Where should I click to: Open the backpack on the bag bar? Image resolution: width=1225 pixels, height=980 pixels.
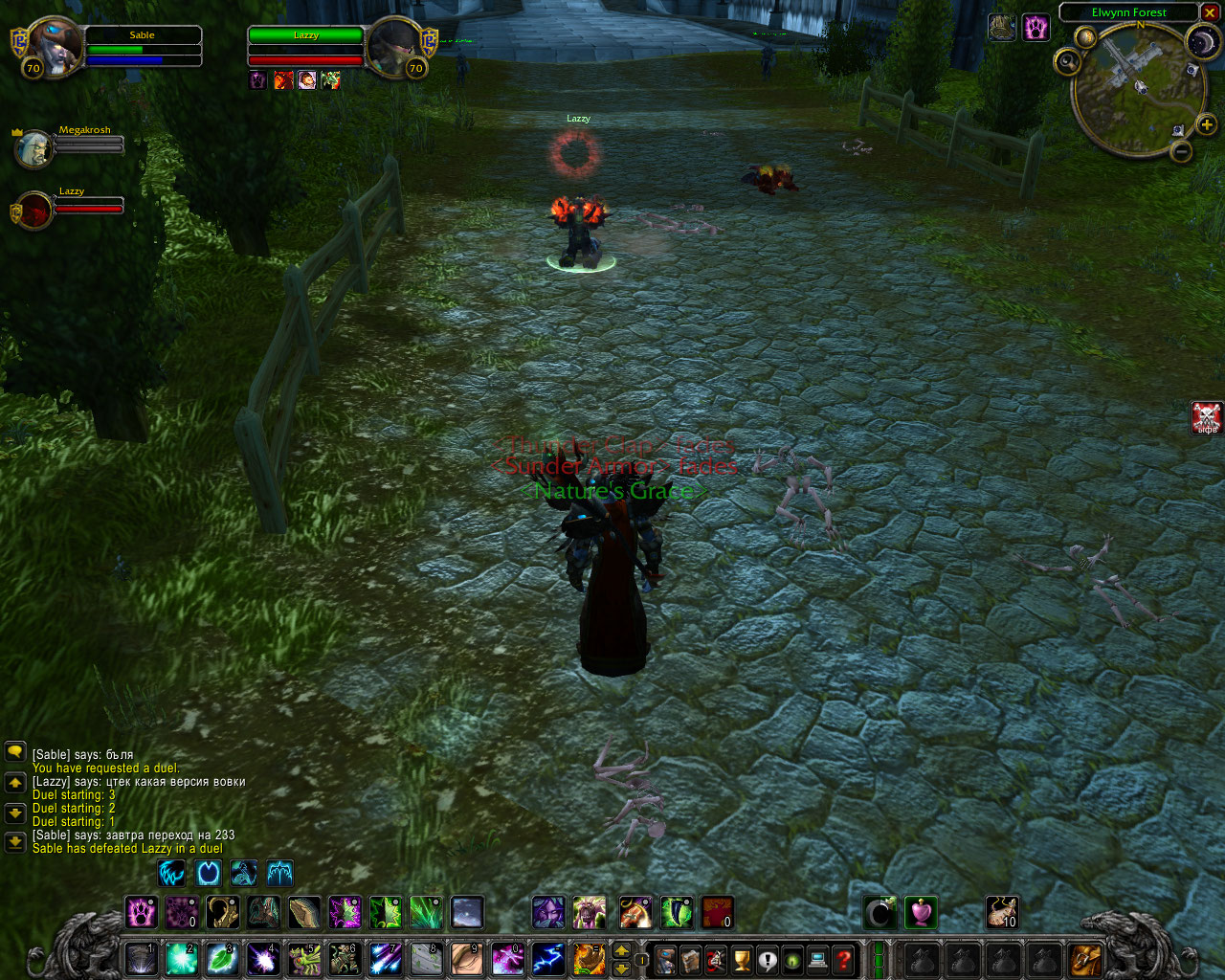coord(1086,959)
